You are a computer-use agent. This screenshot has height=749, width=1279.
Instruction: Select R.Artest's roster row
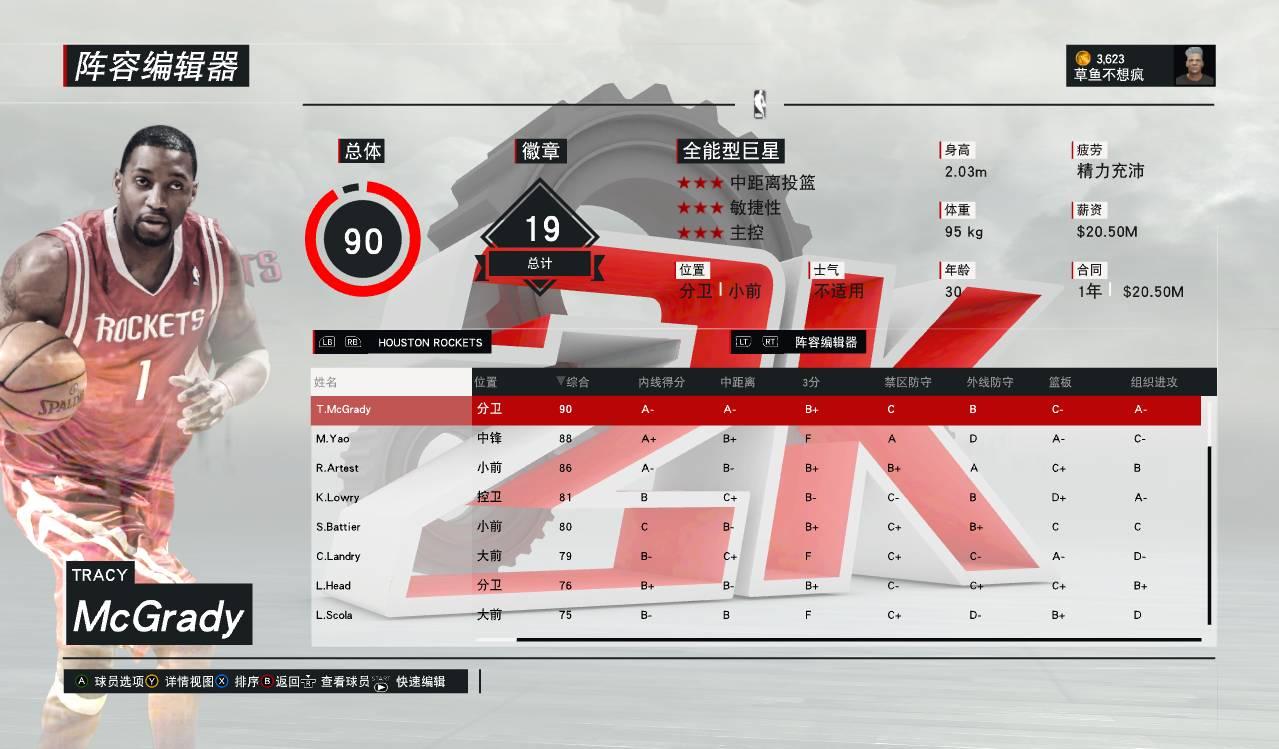337,468
